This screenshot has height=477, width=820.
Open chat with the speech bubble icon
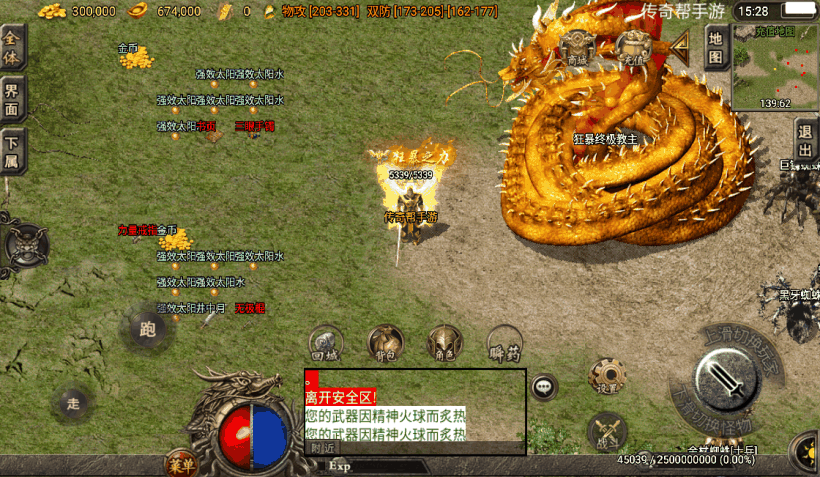pyautogui.click(x=544, y=386)
